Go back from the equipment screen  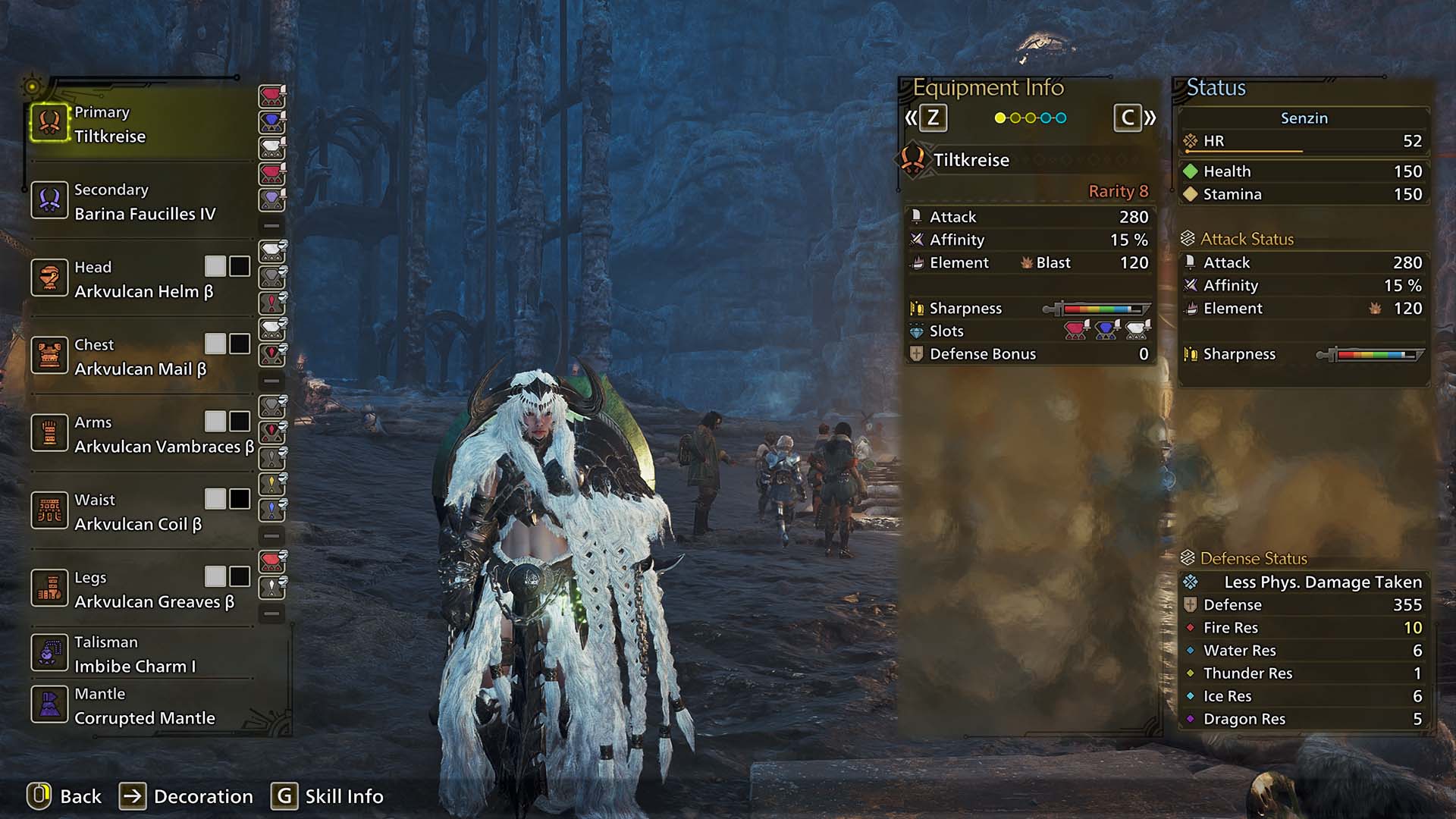click(x=65, y=796)
